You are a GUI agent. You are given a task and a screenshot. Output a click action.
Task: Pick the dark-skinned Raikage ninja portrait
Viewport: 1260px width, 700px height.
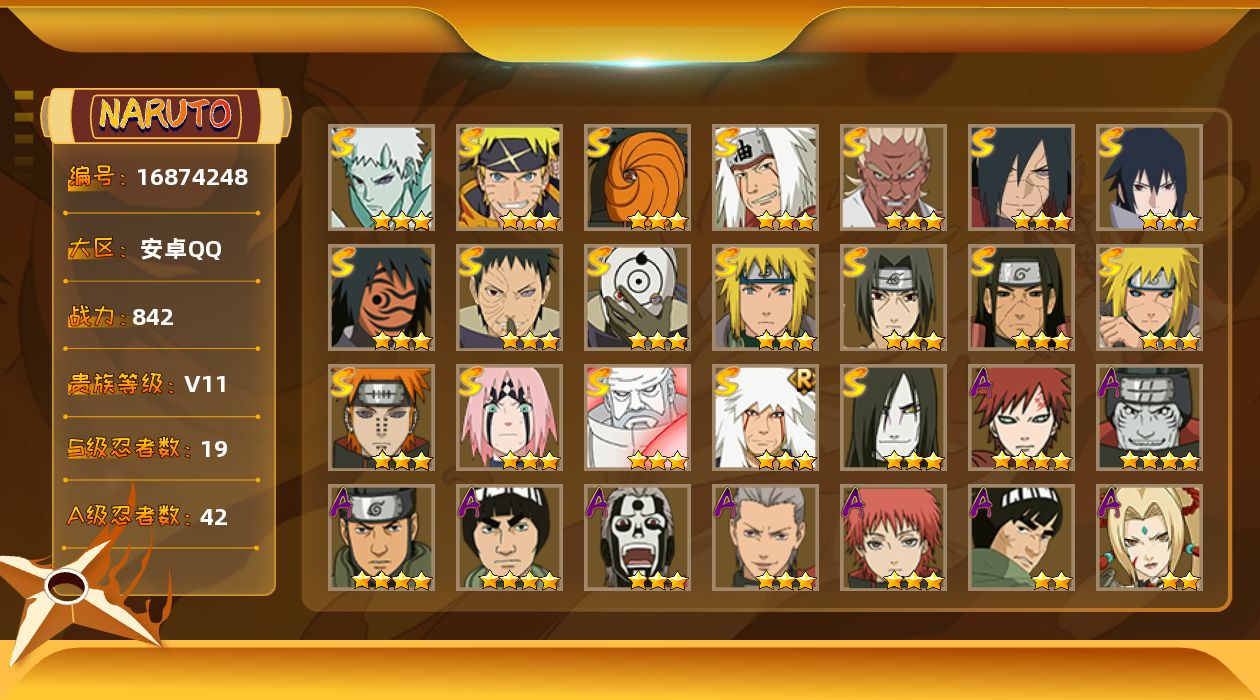click(x=893, y=178)
